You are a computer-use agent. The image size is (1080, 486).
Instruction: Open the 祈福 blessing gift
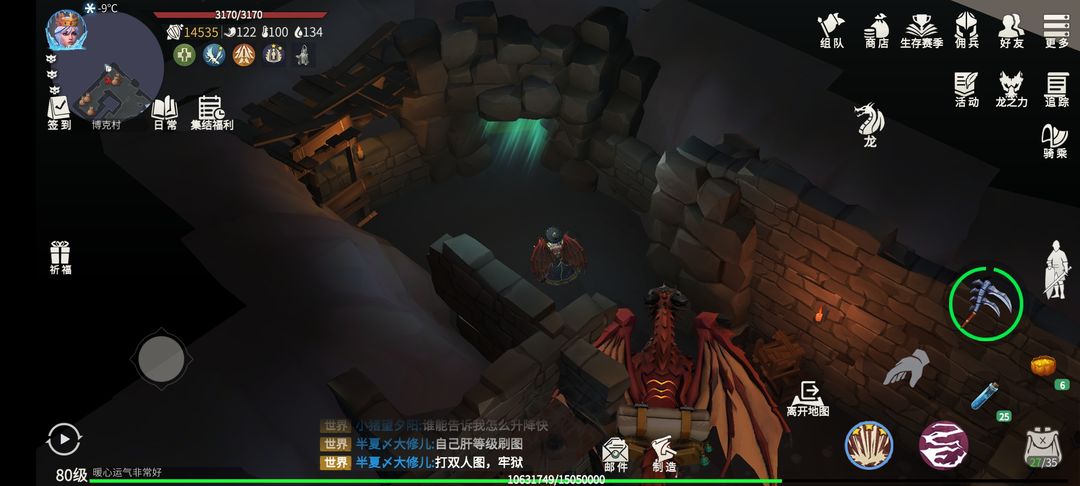(61, 257)
